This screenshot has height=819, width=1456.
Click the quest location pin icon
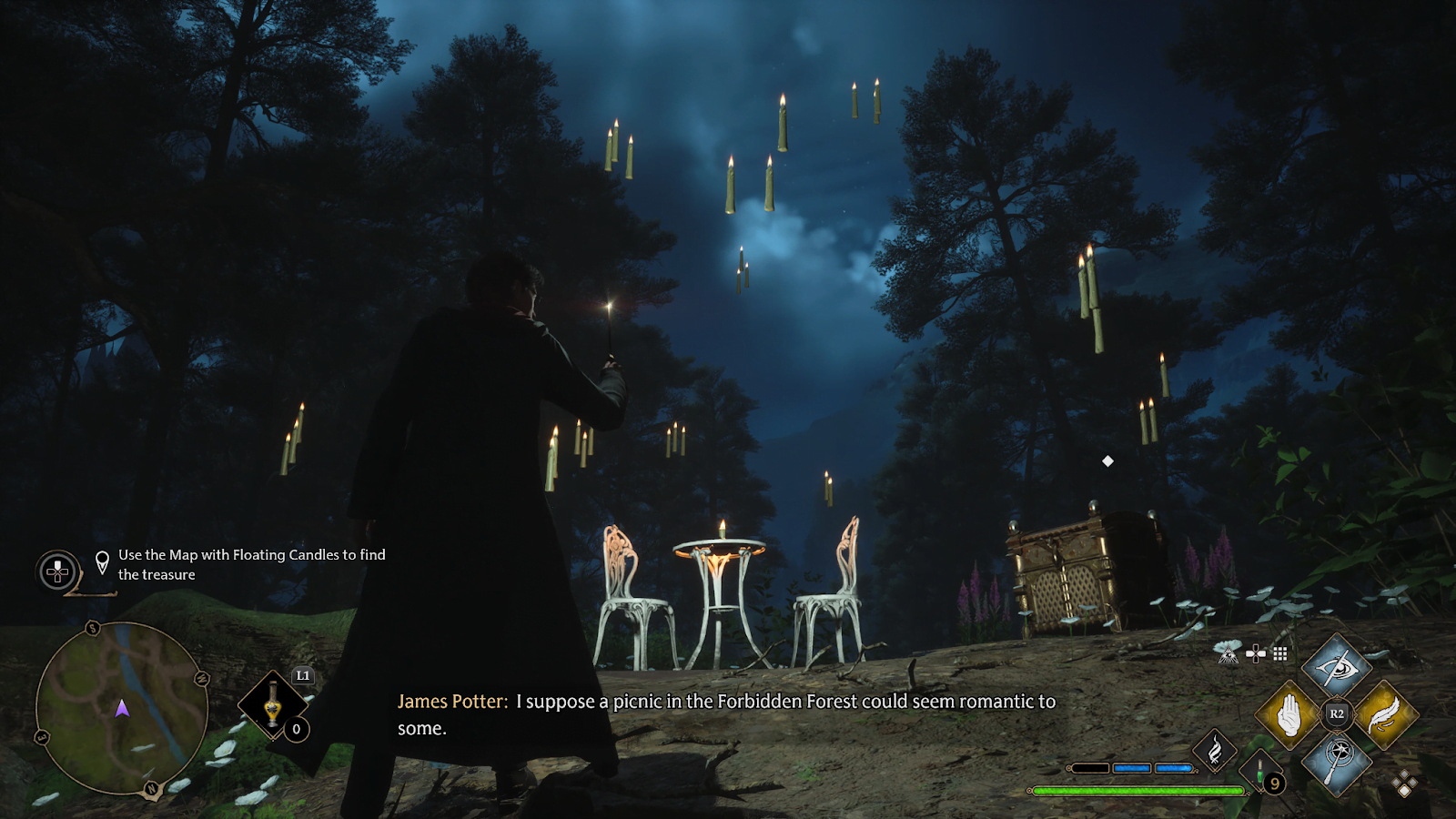(x=103, y=561)
